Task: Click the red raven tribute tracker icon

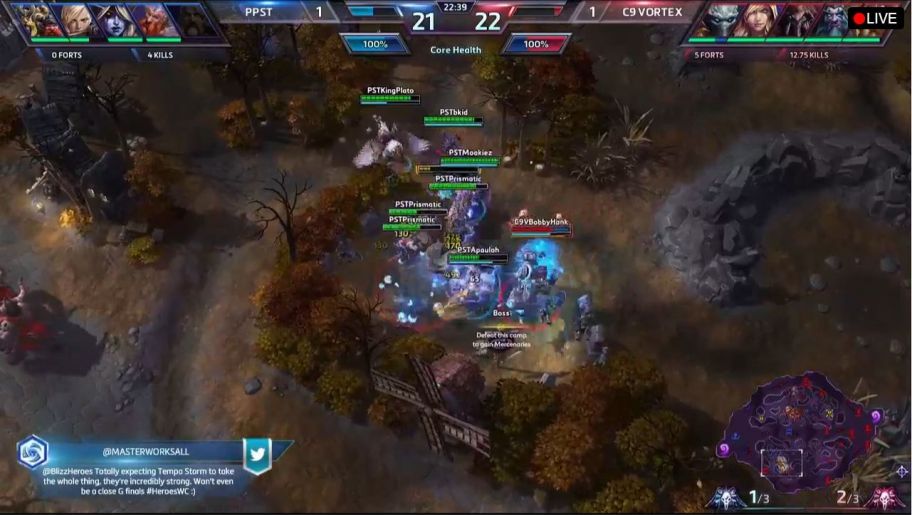Action: point(883,497)
